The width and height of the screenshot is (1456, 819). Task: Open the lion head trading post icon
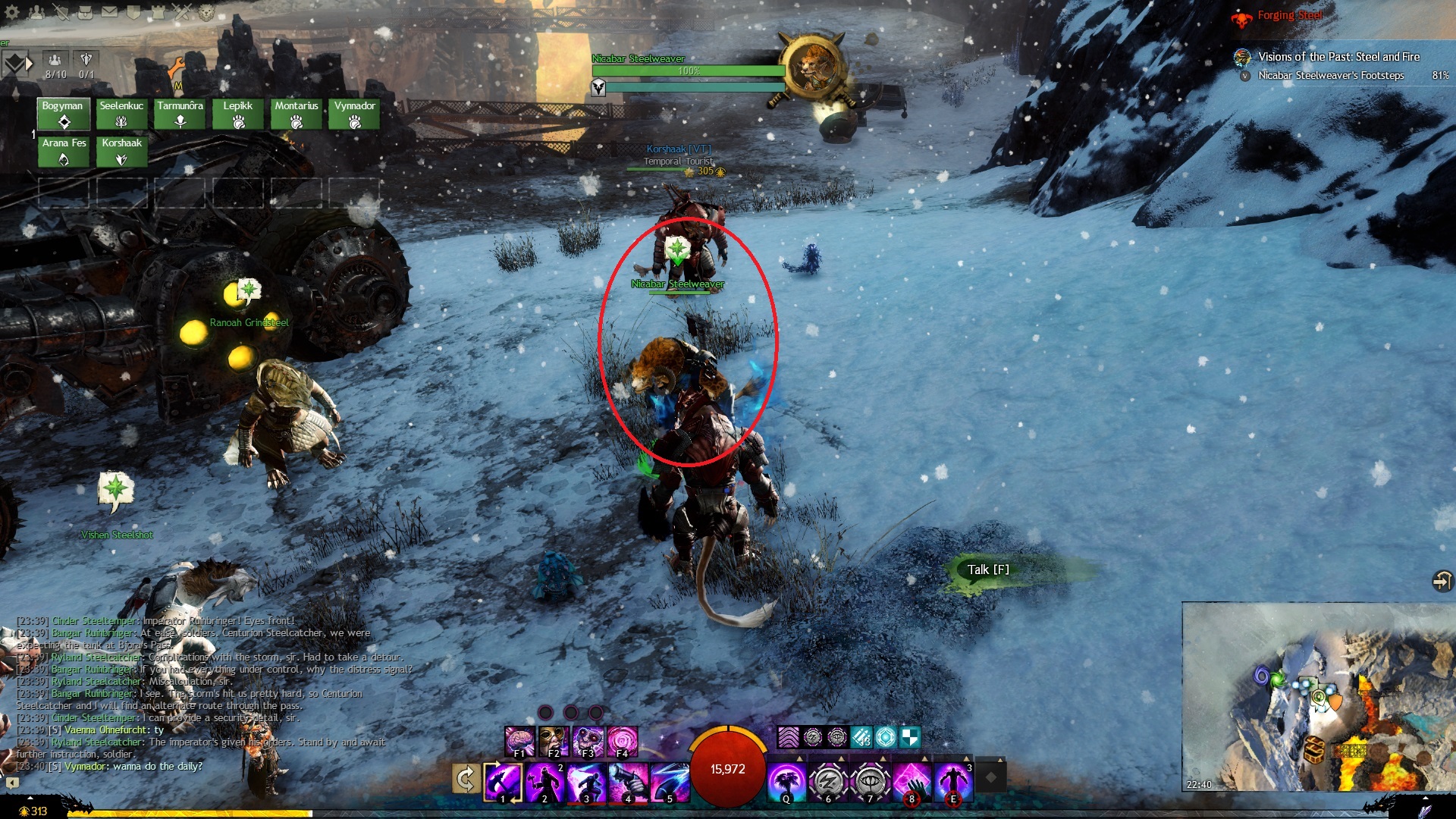(206, 12)
